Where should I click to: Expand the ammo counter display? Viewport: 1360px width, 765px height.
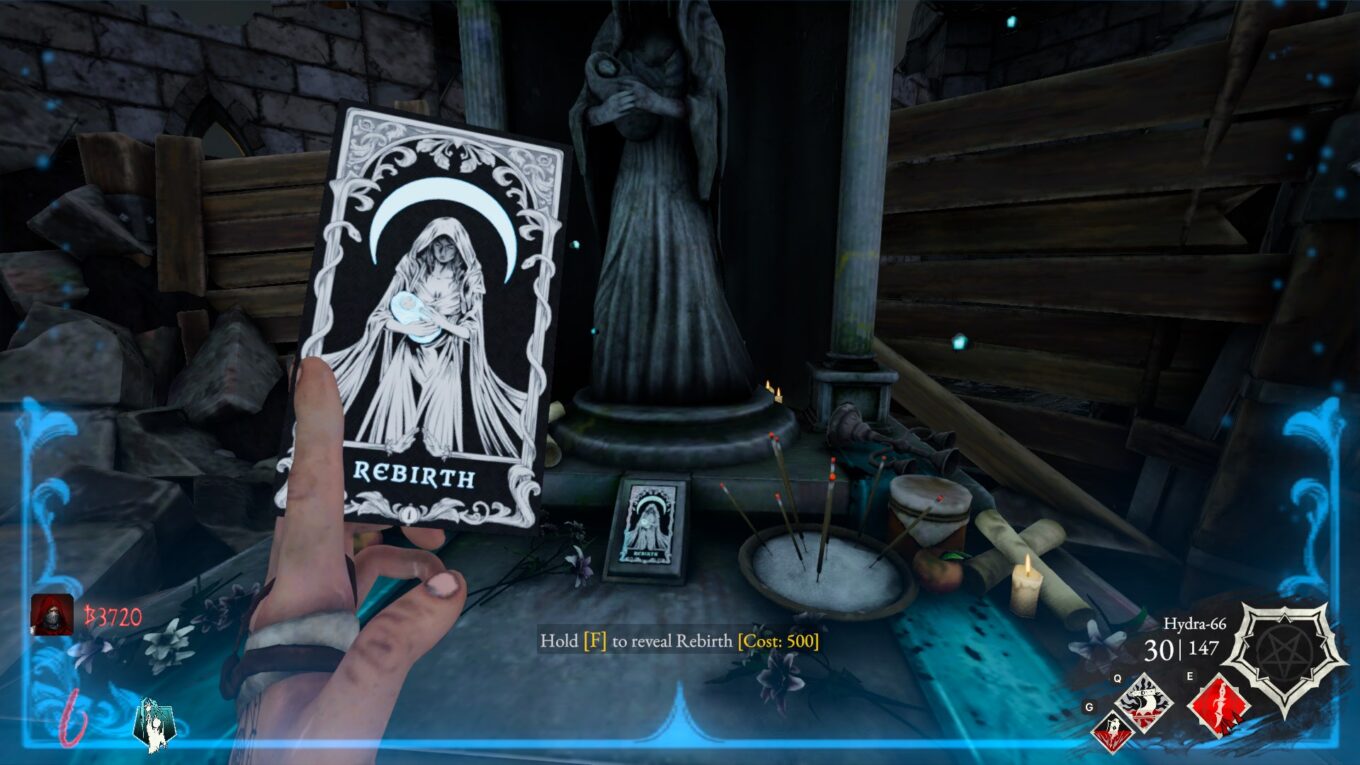[1180, 650]
